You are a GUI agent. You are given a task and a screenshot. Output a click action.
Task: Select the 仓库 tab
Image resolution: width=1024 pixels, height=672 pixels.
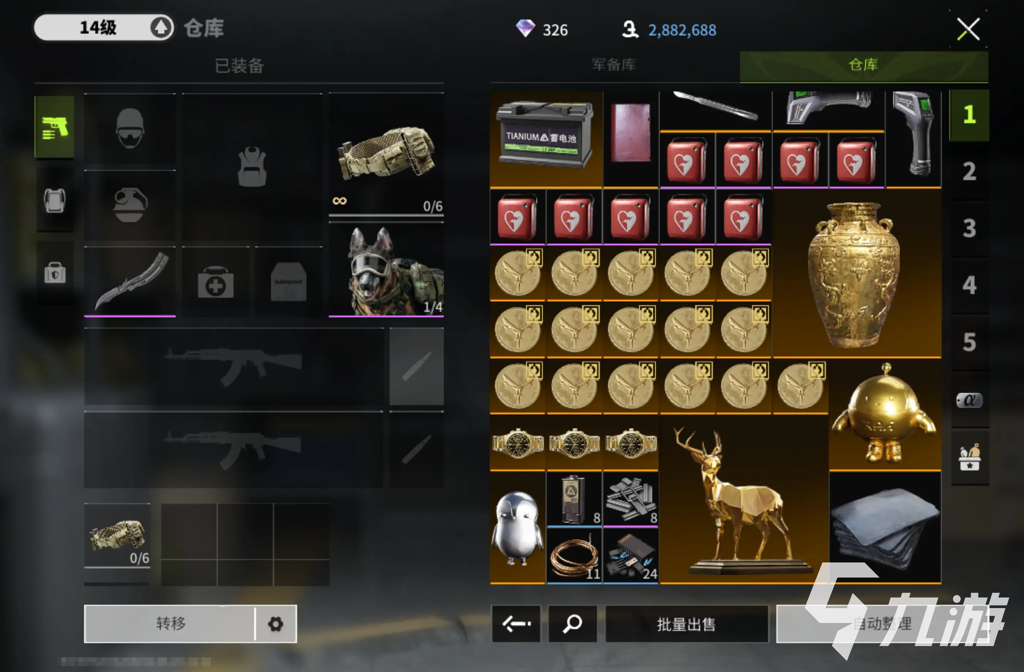[x=863, y=66]
